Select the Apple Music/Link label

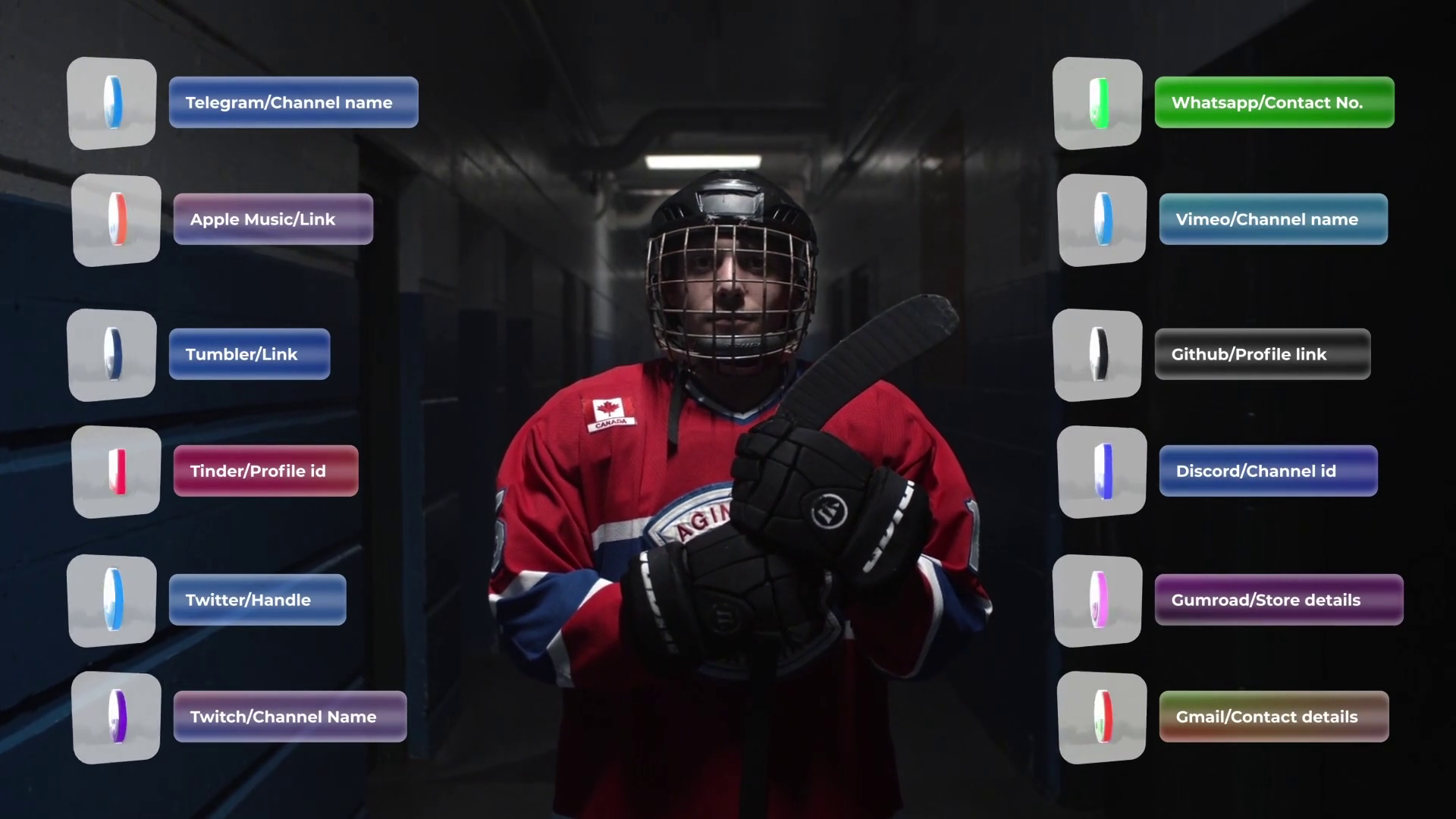click(273, 219)
